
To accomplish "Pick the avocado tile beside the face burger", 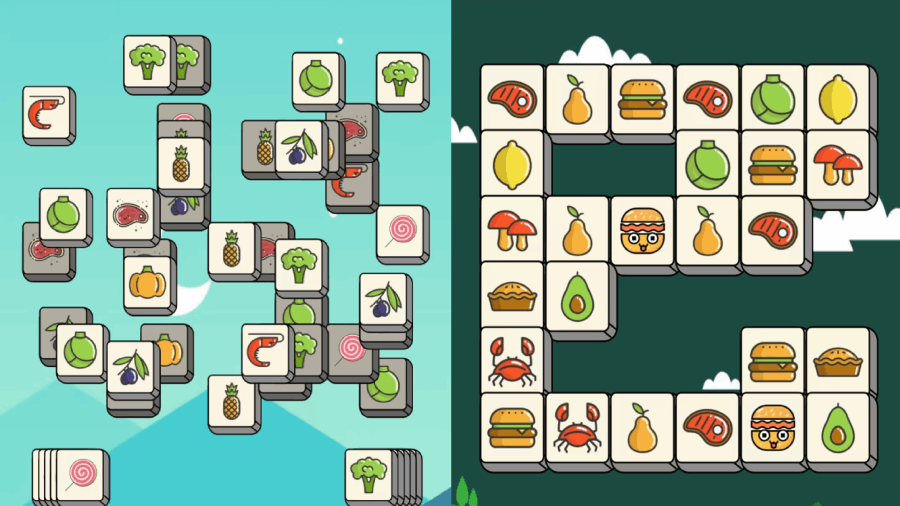I will (837, 425).
